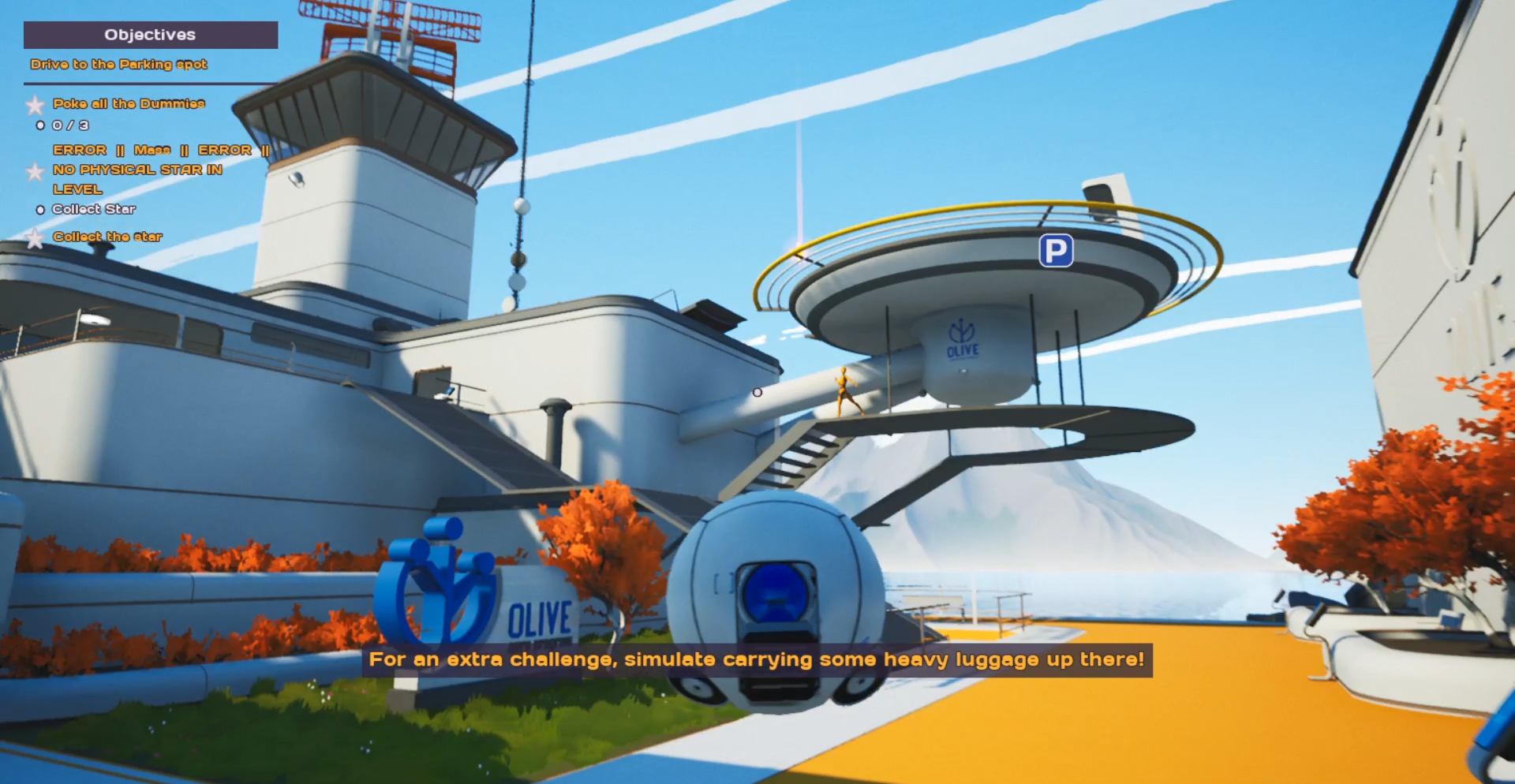This screenshot has height=784, width=1515.
Task: Click the star beside Poke all the Dummies
Action: 35,104
